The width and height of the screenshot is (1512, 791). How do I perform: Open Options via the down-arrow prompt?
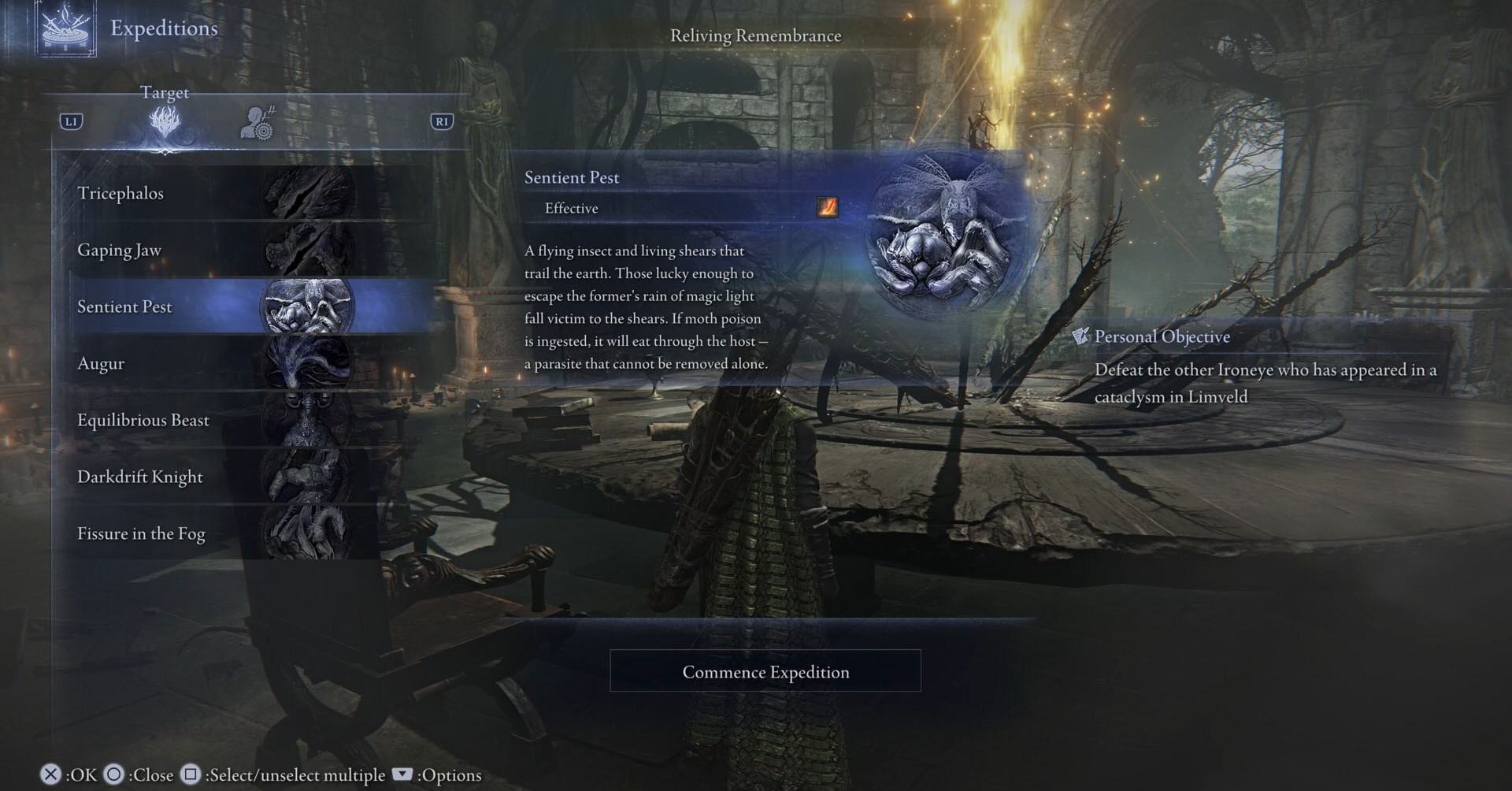(x=402, y=774)
